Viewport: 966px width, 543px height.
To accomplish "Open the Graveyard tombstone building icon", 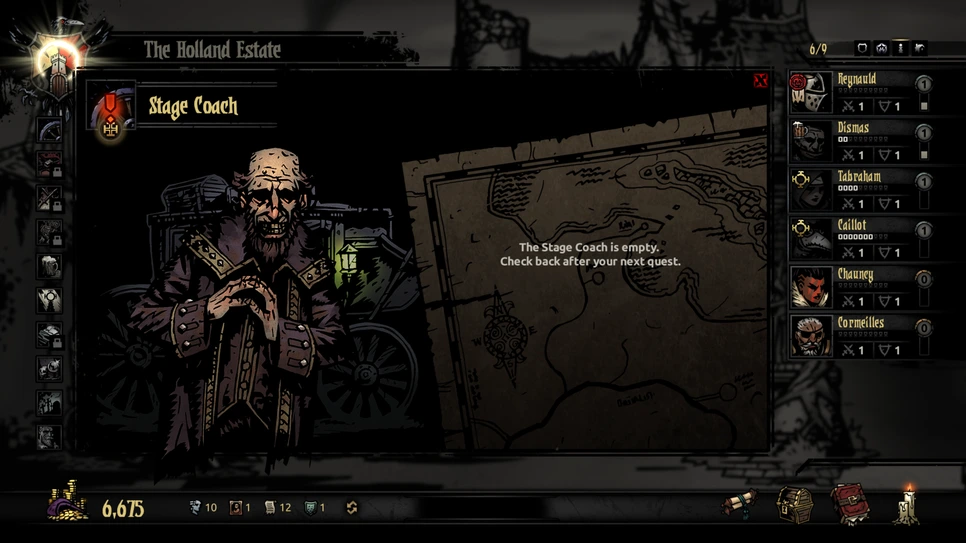I will coord(49,403).
